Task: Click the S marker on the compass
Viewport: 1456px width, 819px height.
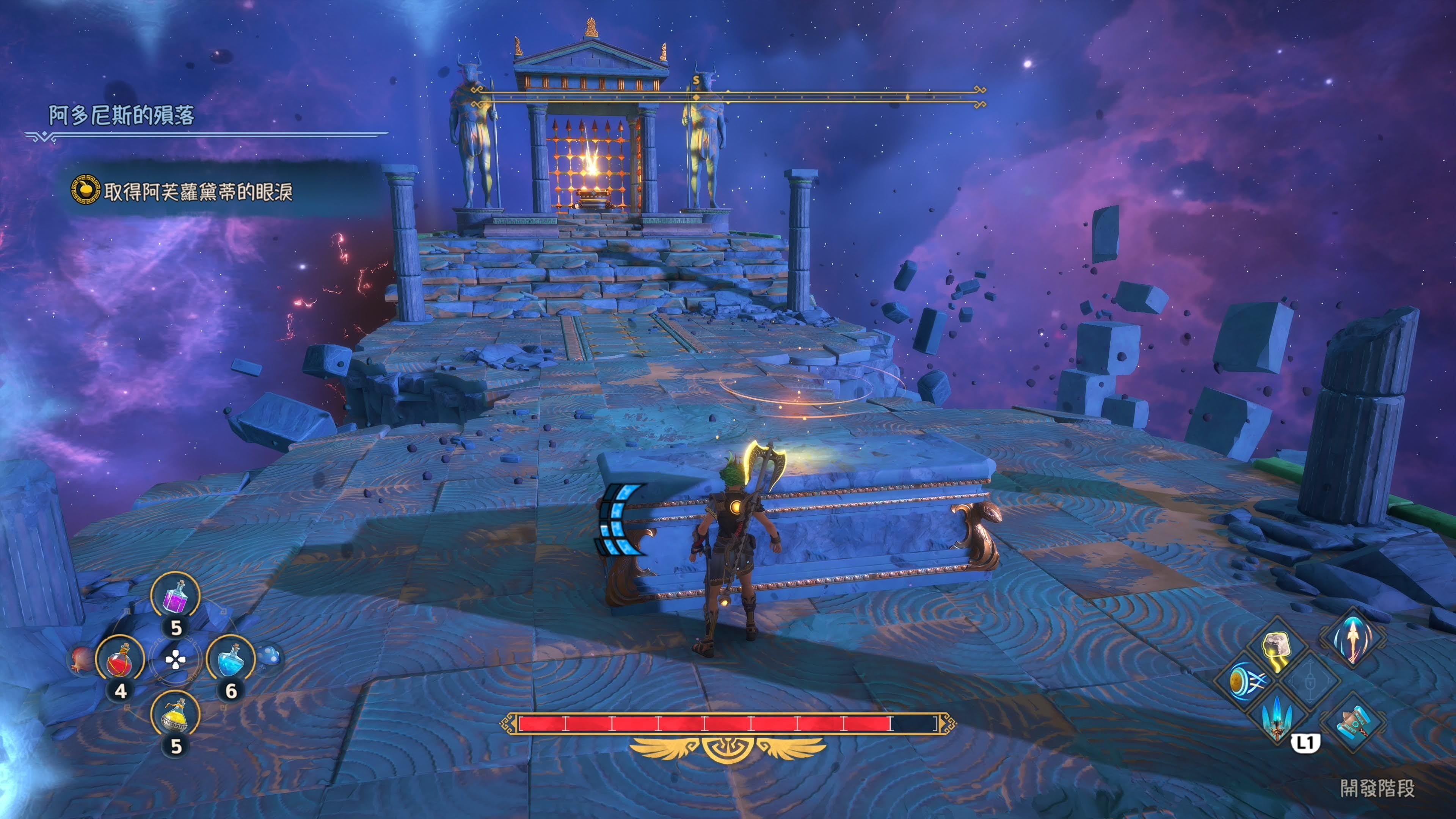Action: [x=697, y=80]
